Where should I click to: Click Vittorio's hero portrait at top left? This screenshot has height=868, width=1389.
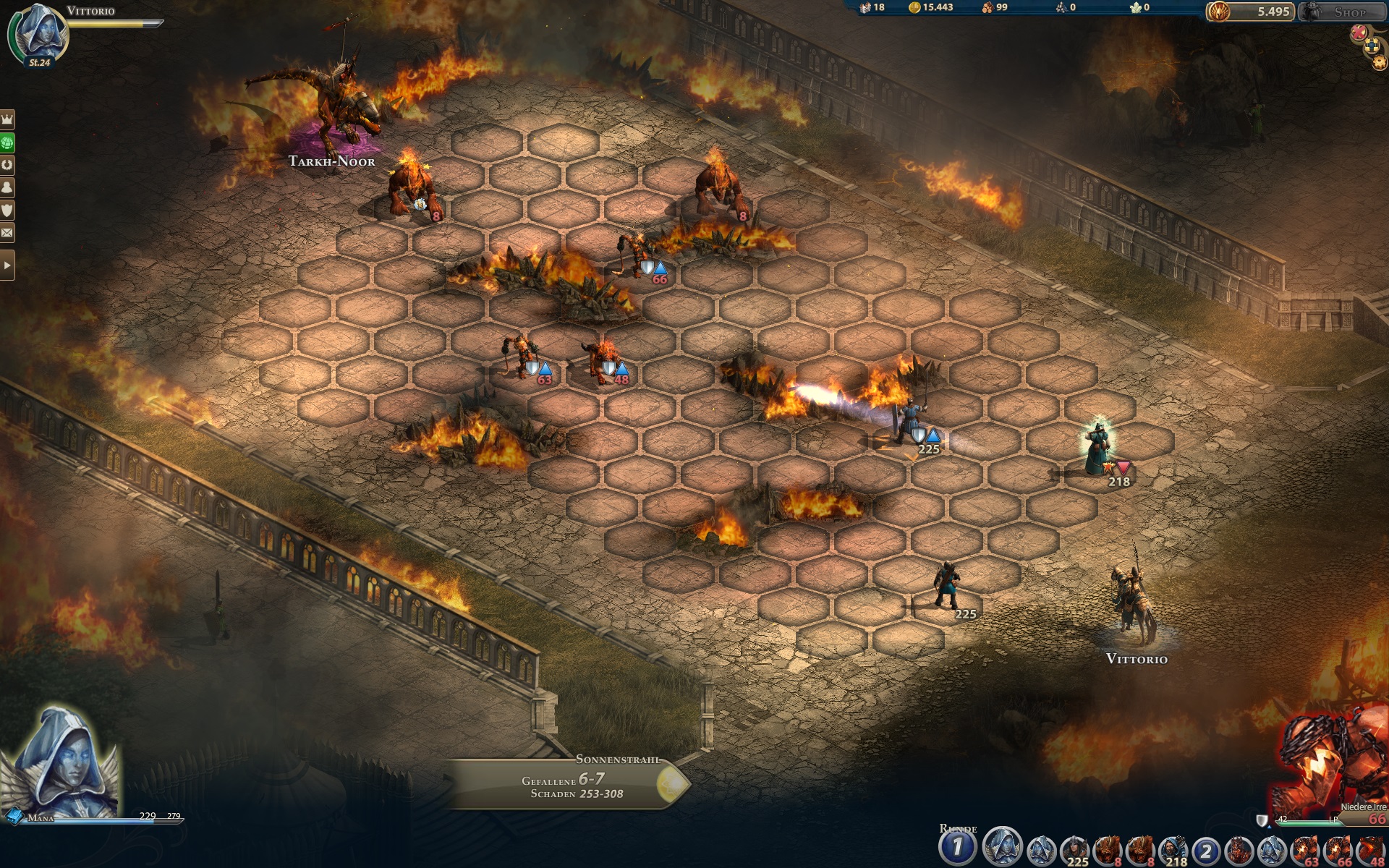pyautogui.click(x=41, y=33)
